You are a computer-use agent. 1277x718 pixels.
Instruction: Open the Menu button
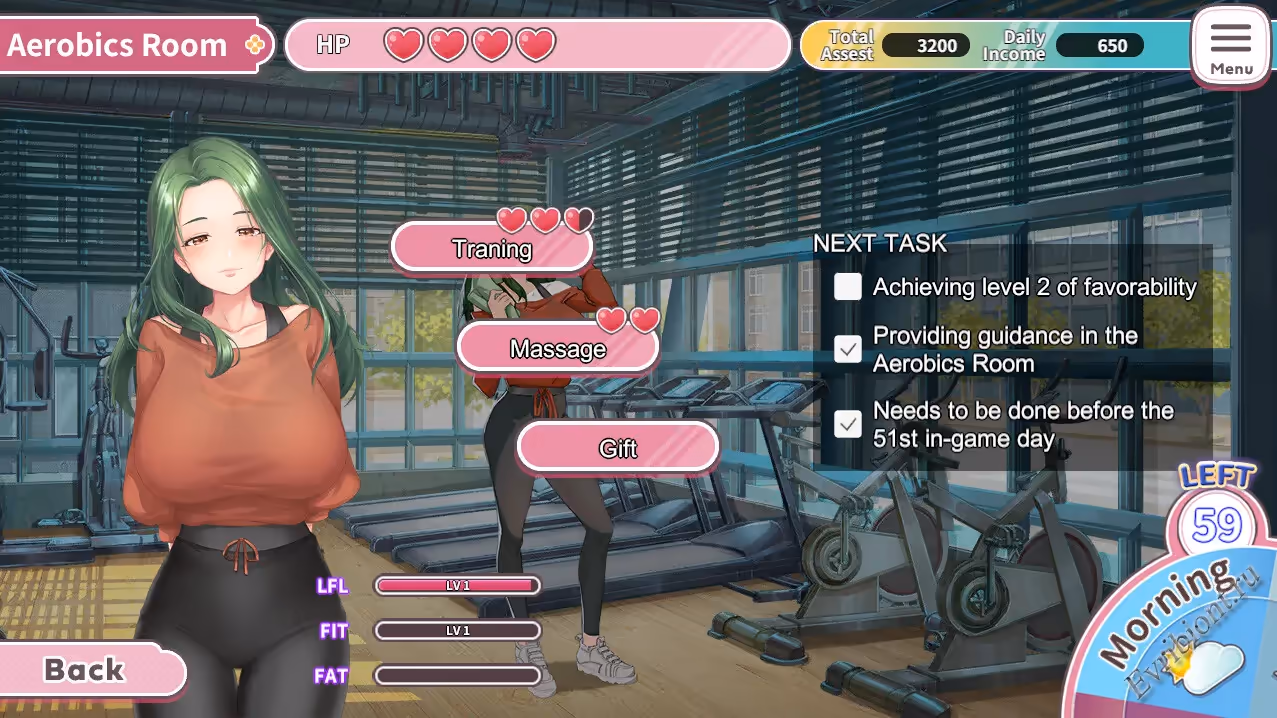[x=1231, y=46]
